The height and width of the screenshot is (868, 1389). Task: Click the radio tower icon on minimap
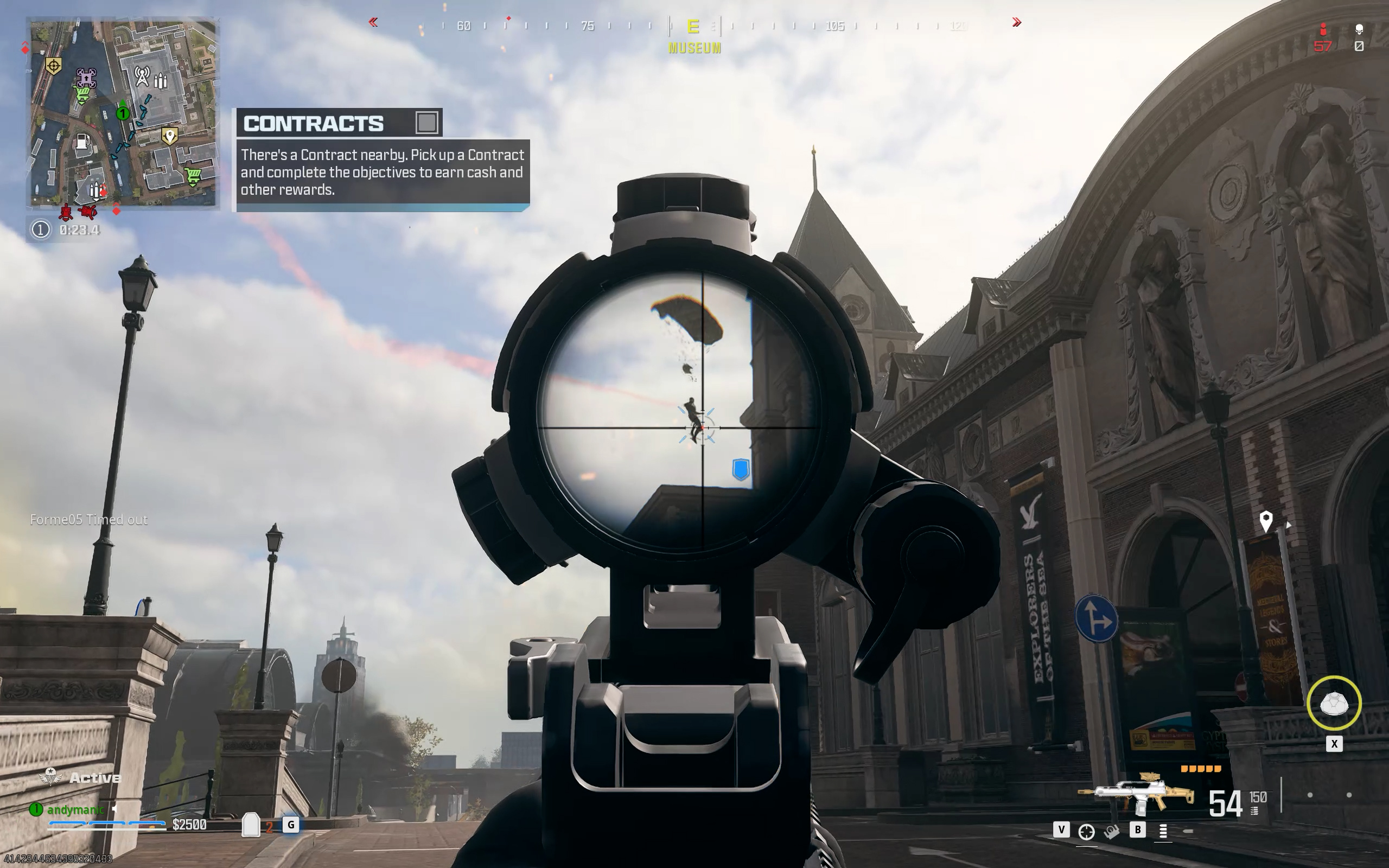point(142,76)
